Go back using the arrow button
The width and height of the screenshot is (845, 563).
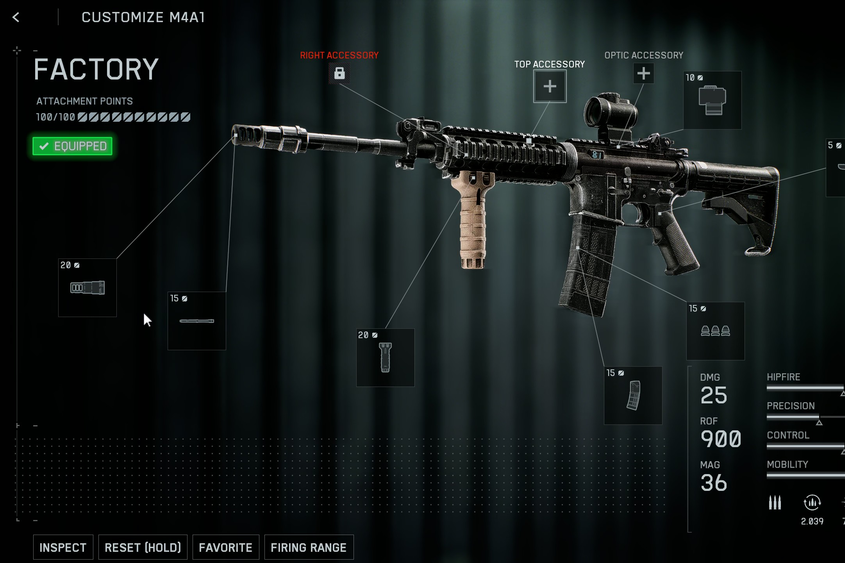click(x=16, y=17)
